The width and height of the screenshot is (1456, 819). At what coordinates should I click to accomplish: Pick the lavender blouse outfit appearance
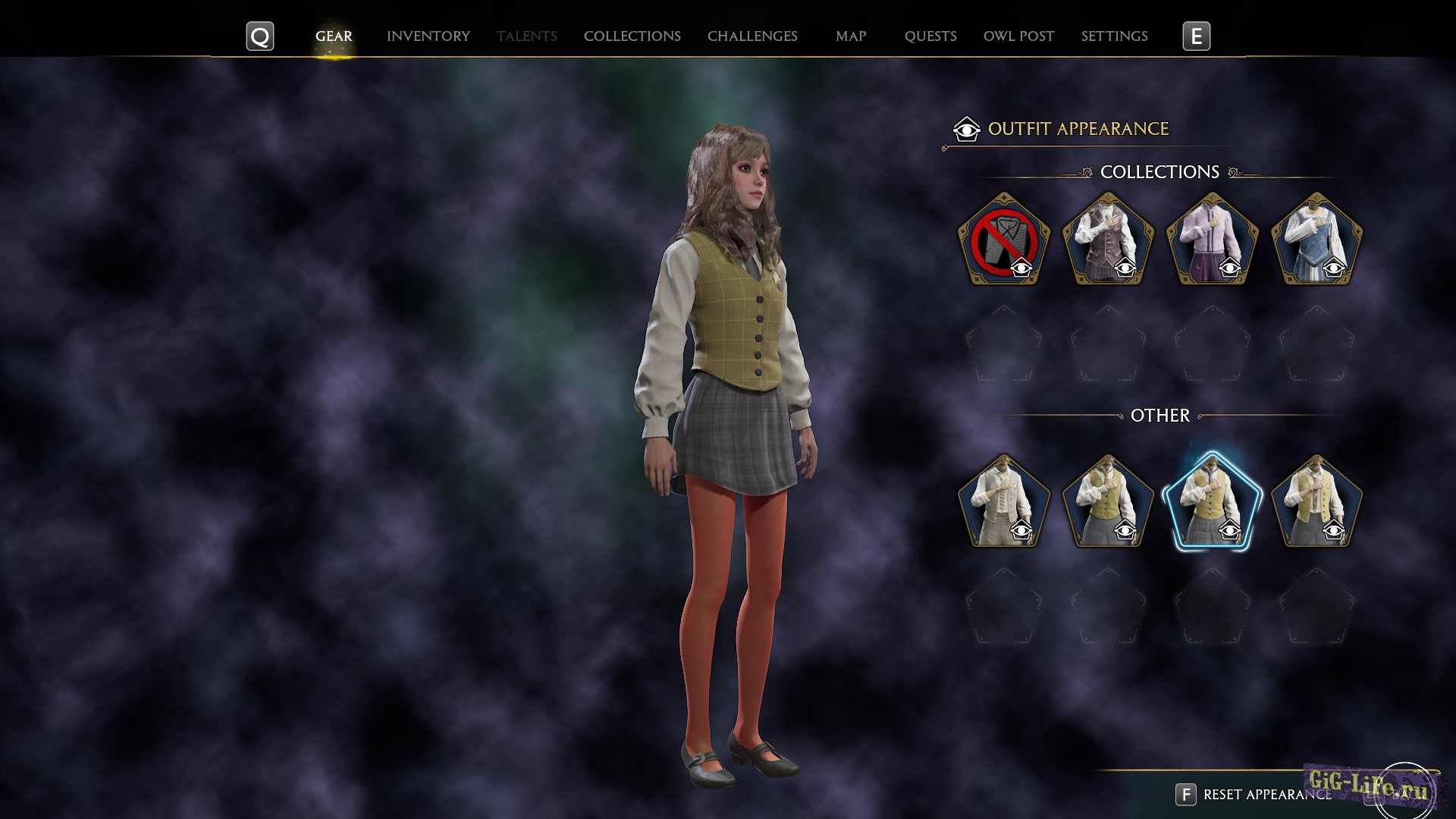click(x=1212, y=240)
